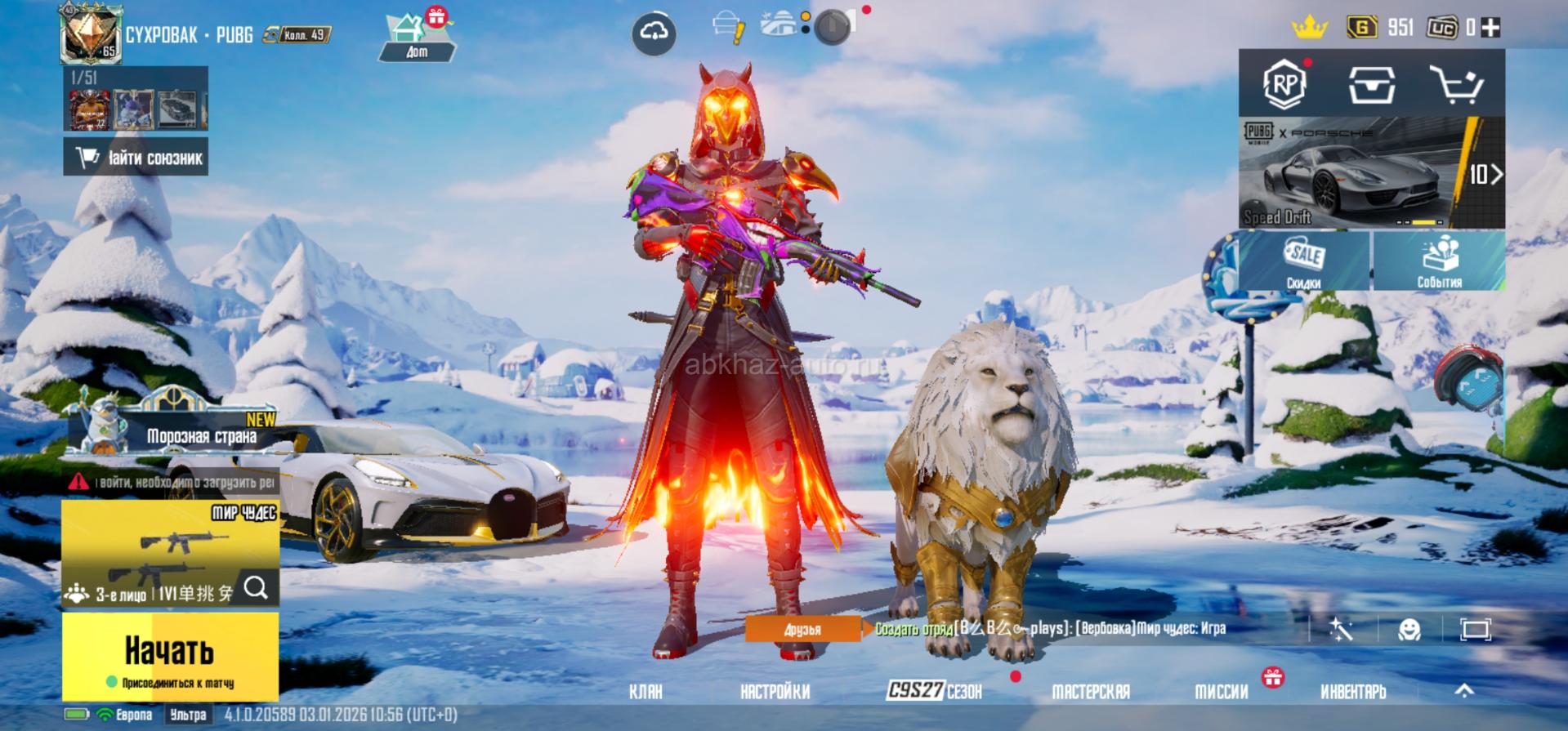
Task: Open the player profile avatar
Action: [x=90, y=34]
